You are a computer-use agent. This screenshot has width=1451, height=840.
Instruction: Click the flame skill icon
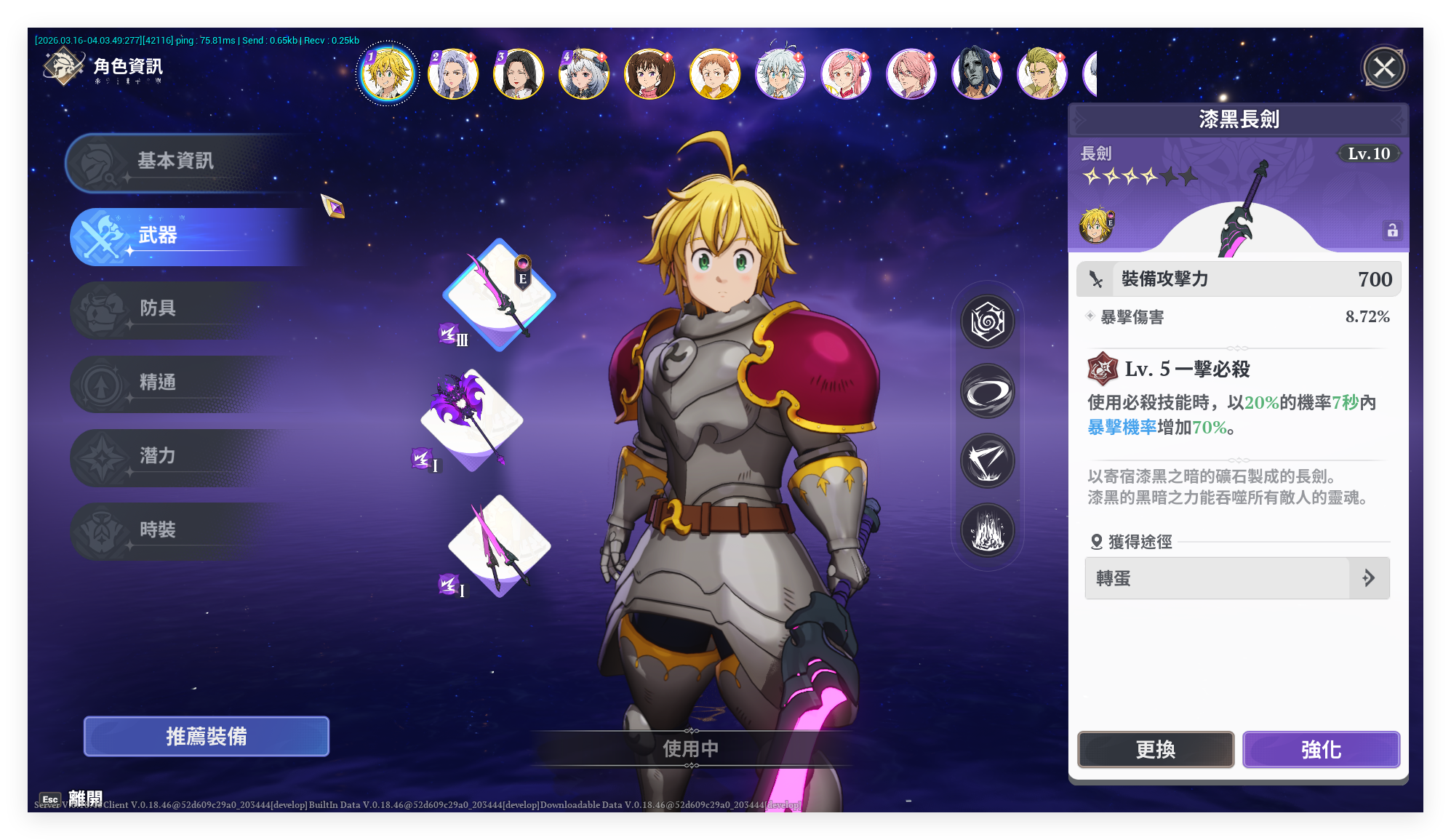988,530
